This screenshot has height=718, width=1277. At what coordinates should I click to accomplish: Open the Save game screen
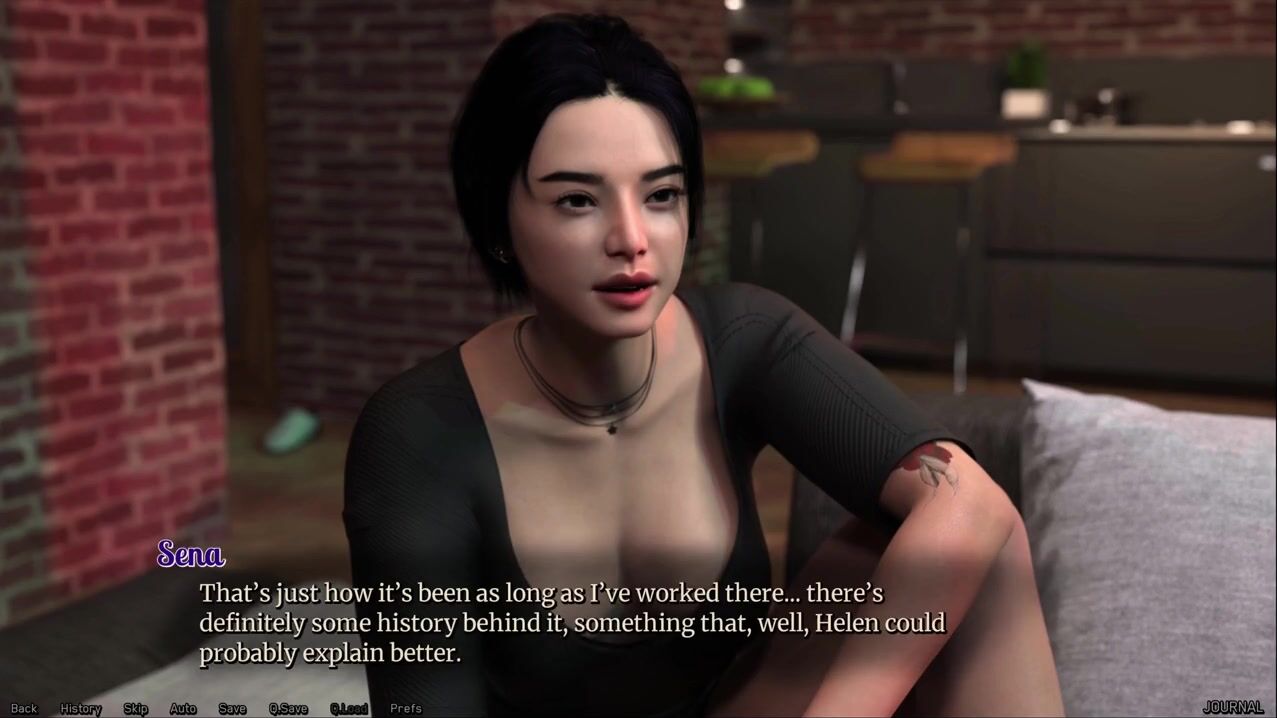232,709
